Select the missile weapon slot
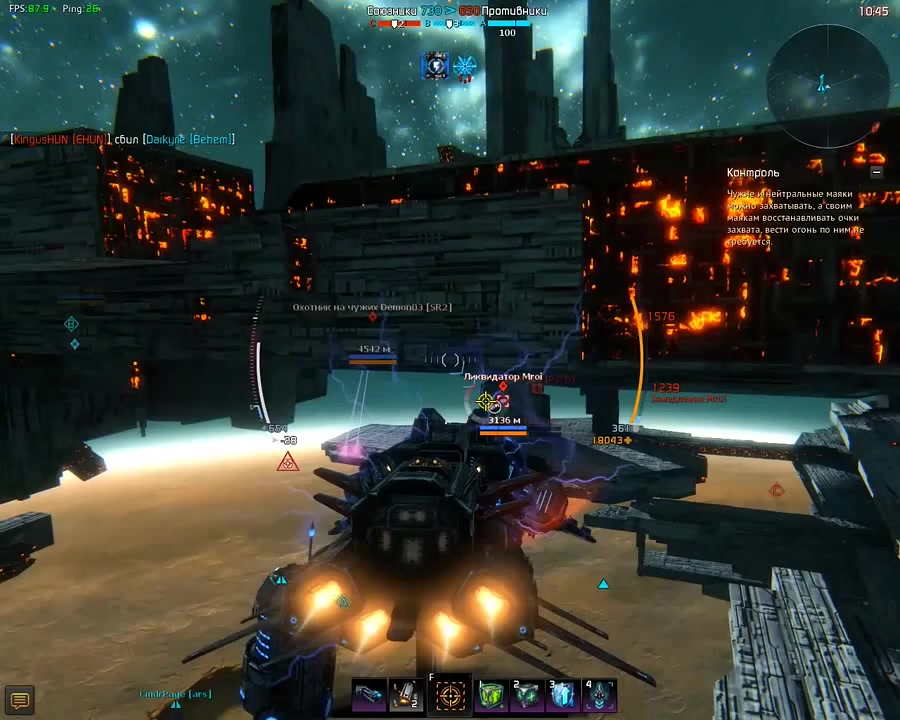This screenshot has width=900, height=720. click(x=407, y=695)
